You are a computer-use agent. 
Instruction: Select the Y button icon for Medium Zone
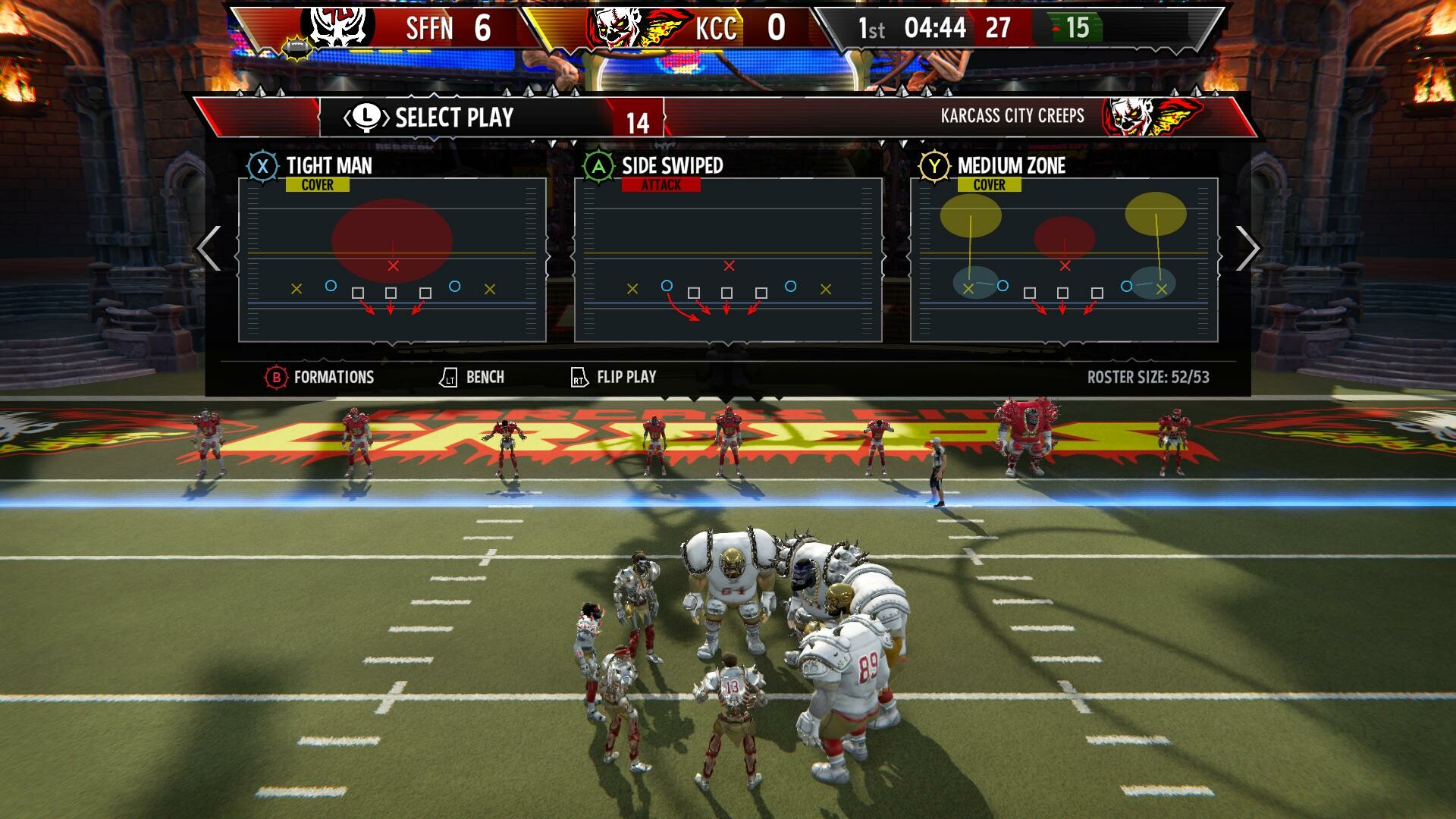pyautogui.click(x=936, y=165)
